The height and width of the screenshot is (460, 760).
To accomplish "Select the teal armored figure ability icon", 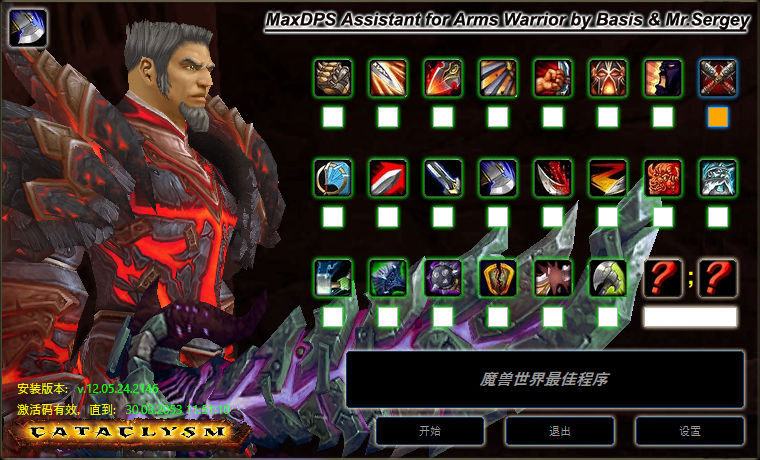I will (x=718, y=178).
